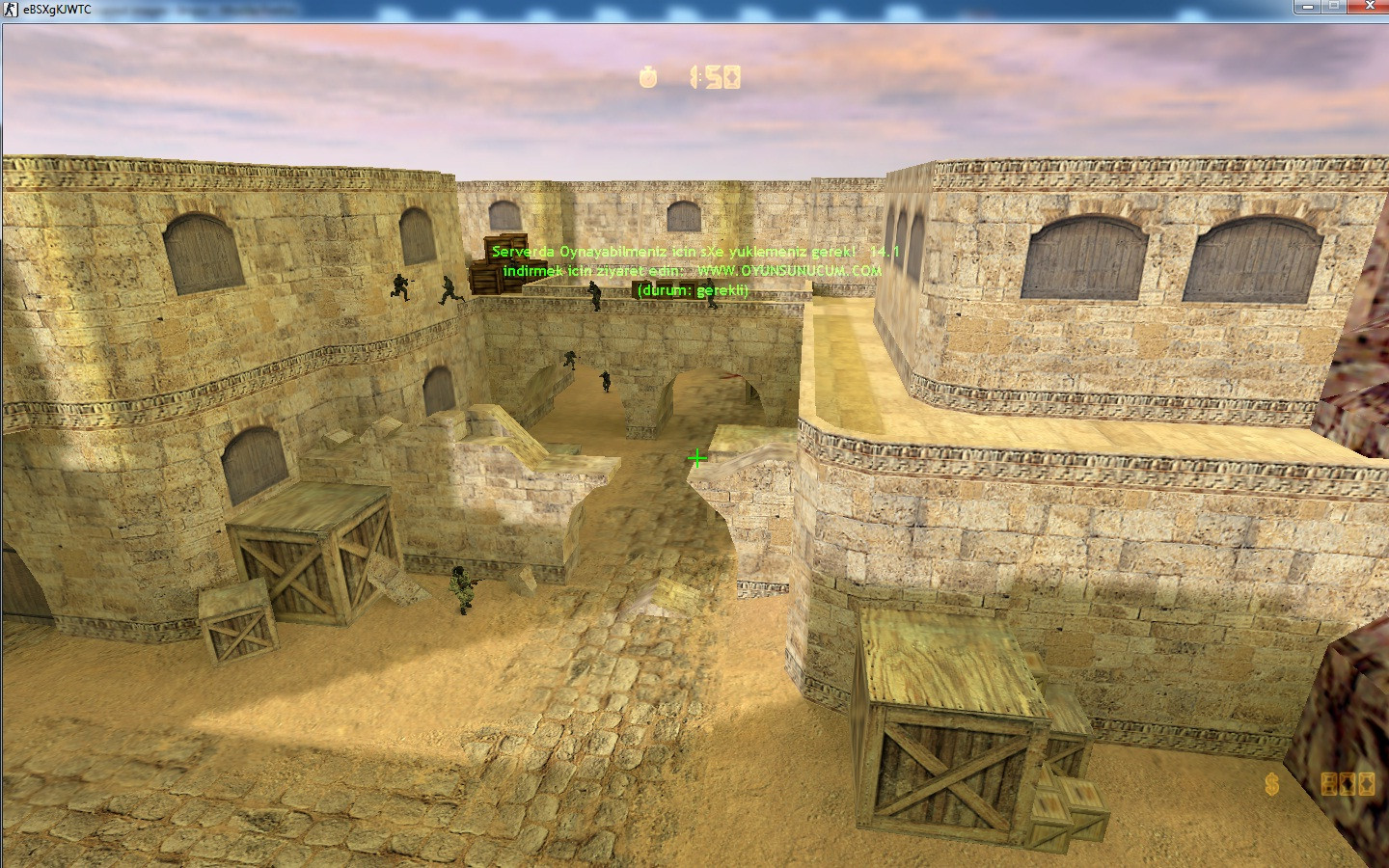This screenshot has height=868, width=1389.
Task: Click the '(durum: gerekli)' status text
Action: click(x=694, y=289)
